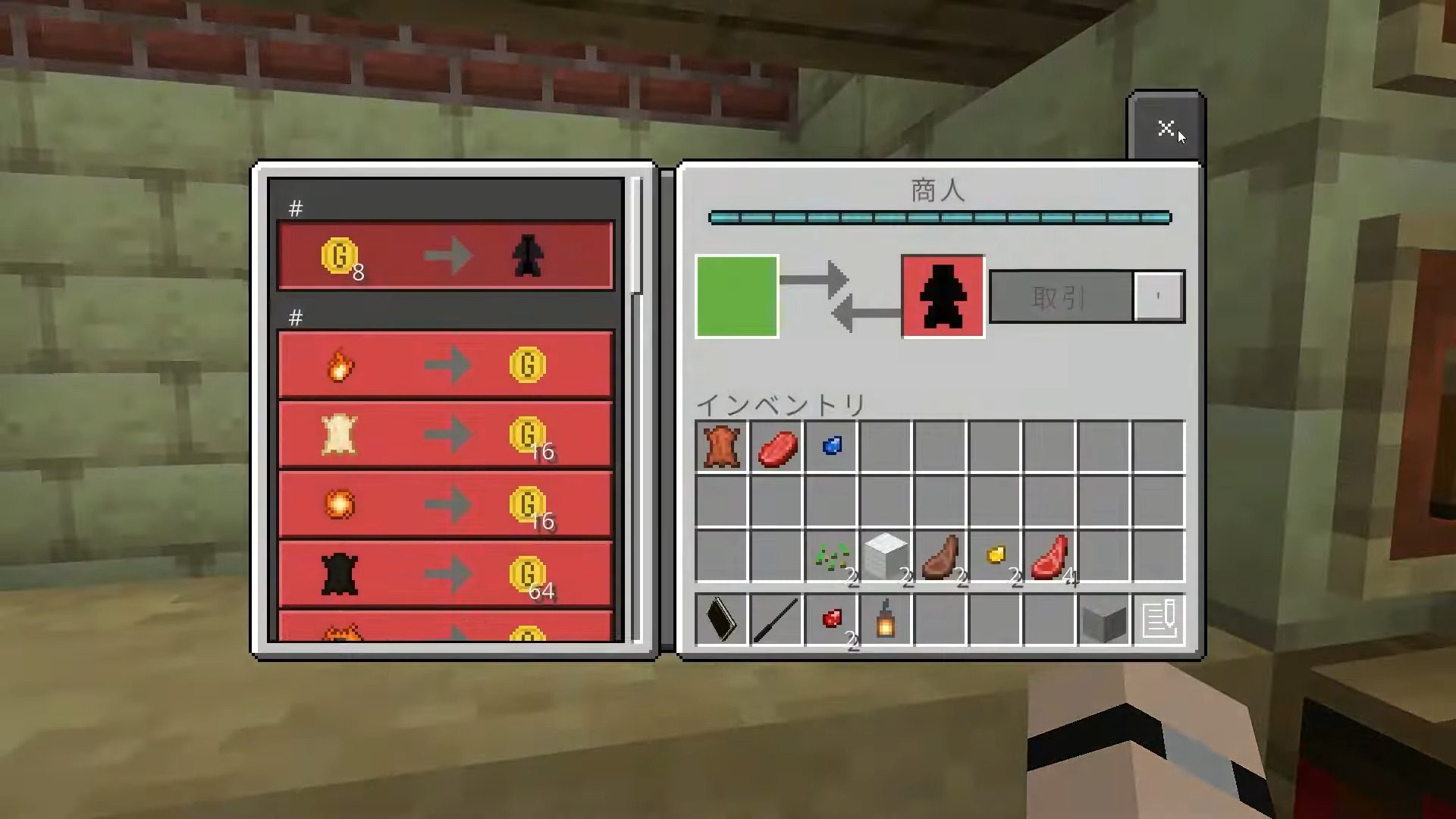This screenshot has height=819, width=1456.
Task: Click the small button beside 取引
Action: point(1159,296)
